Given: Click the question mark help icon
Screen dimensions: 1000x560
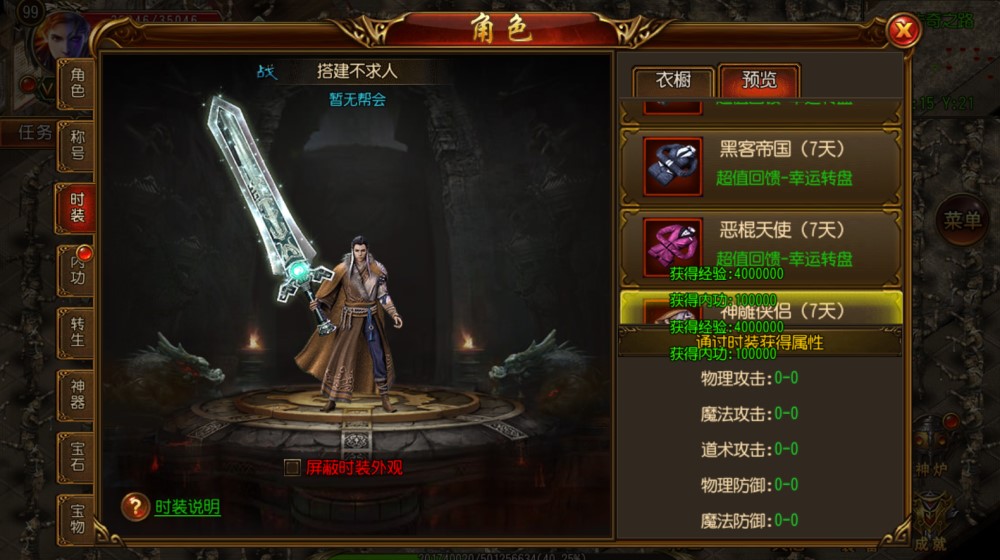Looking at the screenshot, I should pyautogui.click(x=135, y=507).
